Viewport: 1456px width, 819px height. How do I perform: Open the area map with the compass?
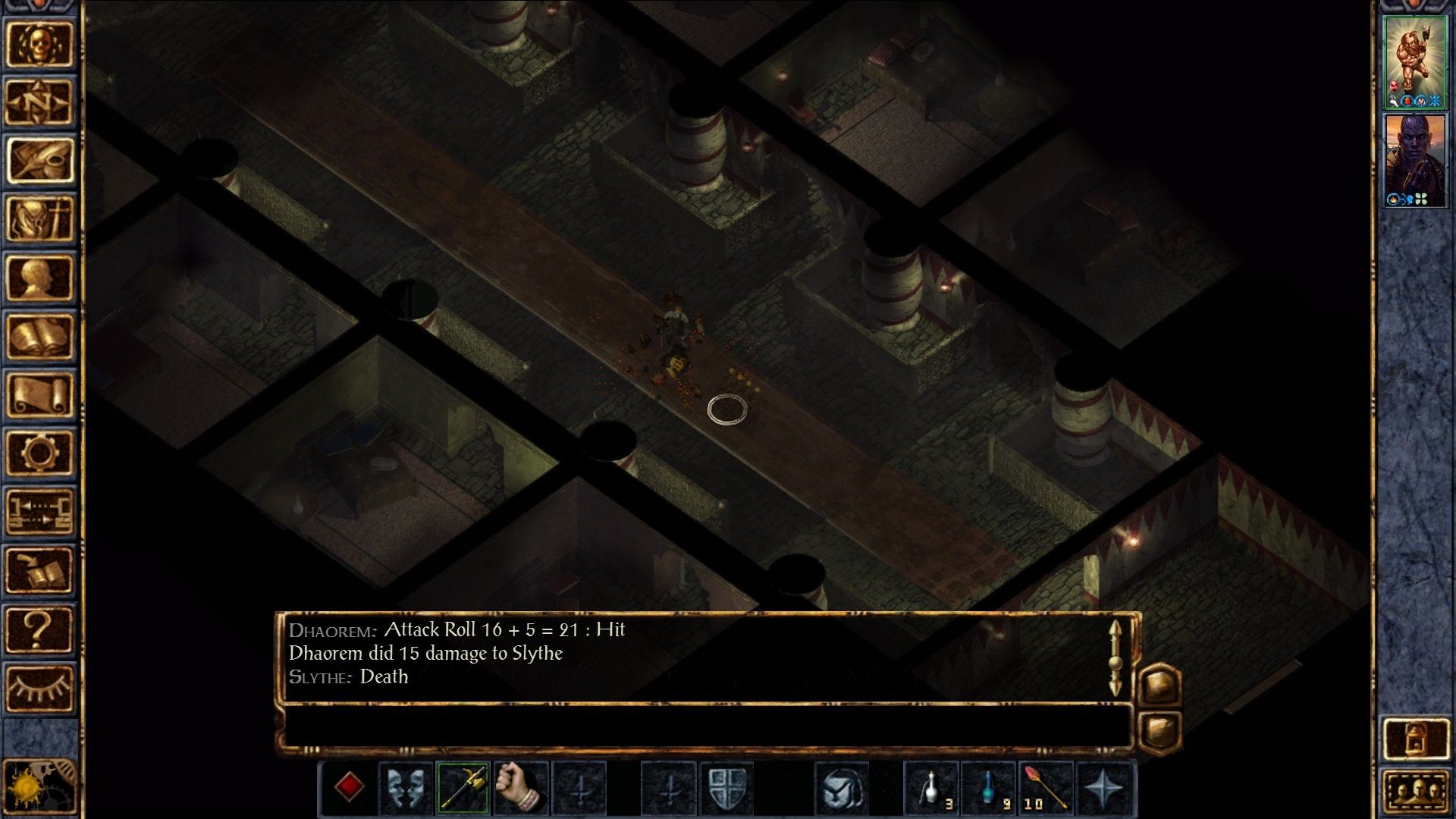point(39,102)
